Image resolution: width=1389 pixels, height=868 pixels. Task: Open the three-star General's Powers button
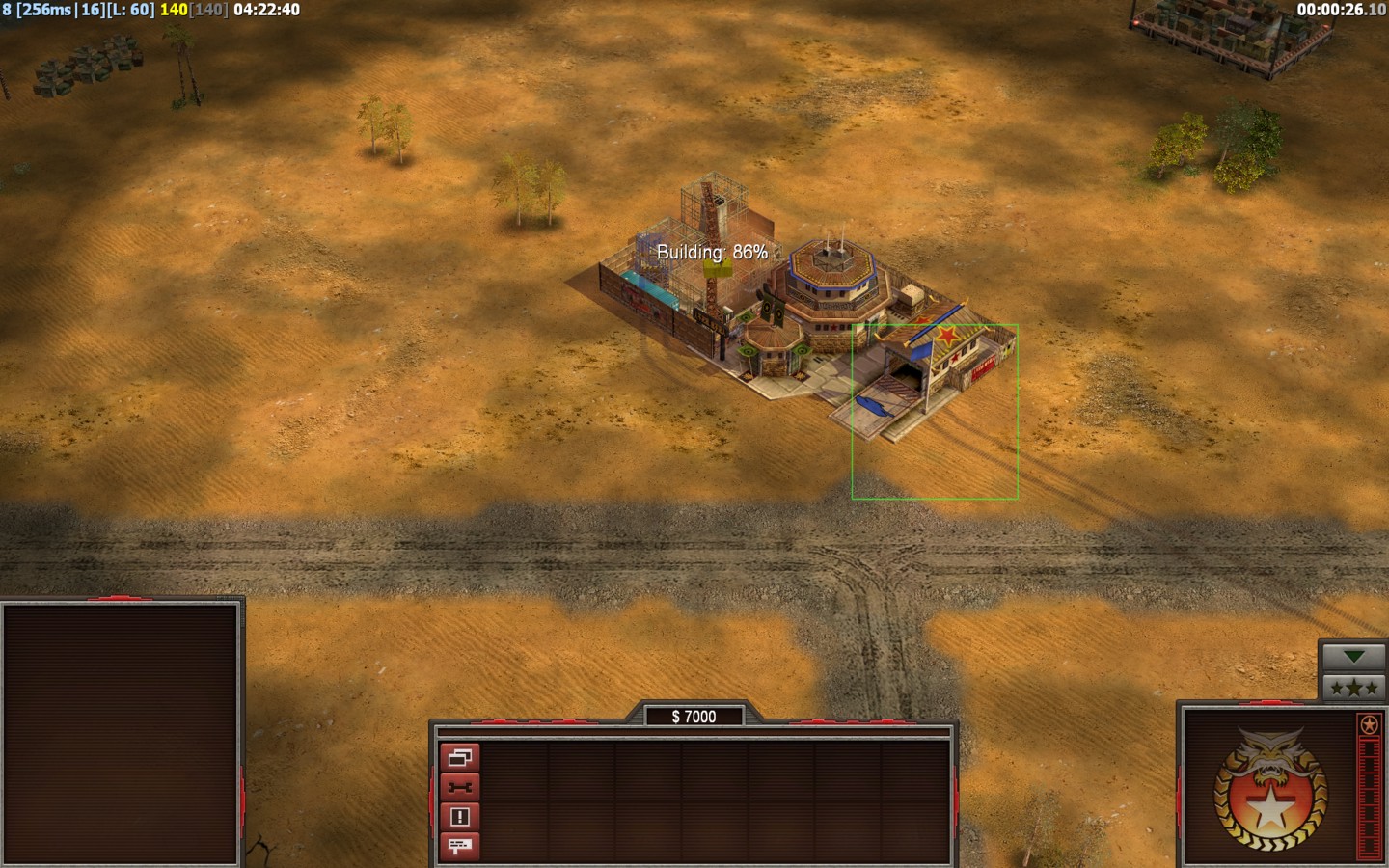coord(1353,687)
